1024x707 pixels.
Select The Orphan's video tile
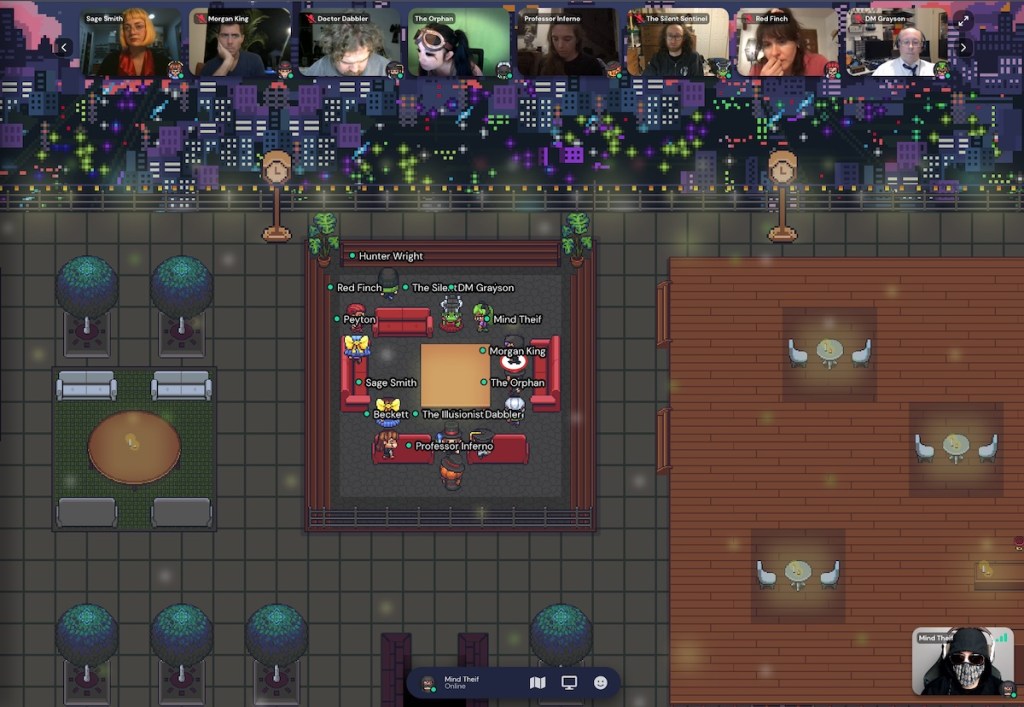pyautogui.click(x=459, y=43)
